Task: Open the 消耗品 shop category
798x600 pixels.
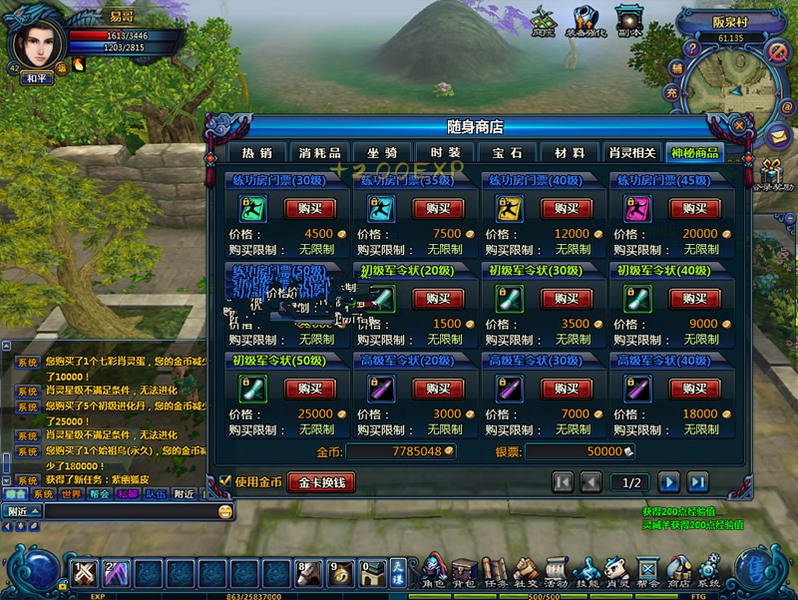Action: (x=320, y=153)
